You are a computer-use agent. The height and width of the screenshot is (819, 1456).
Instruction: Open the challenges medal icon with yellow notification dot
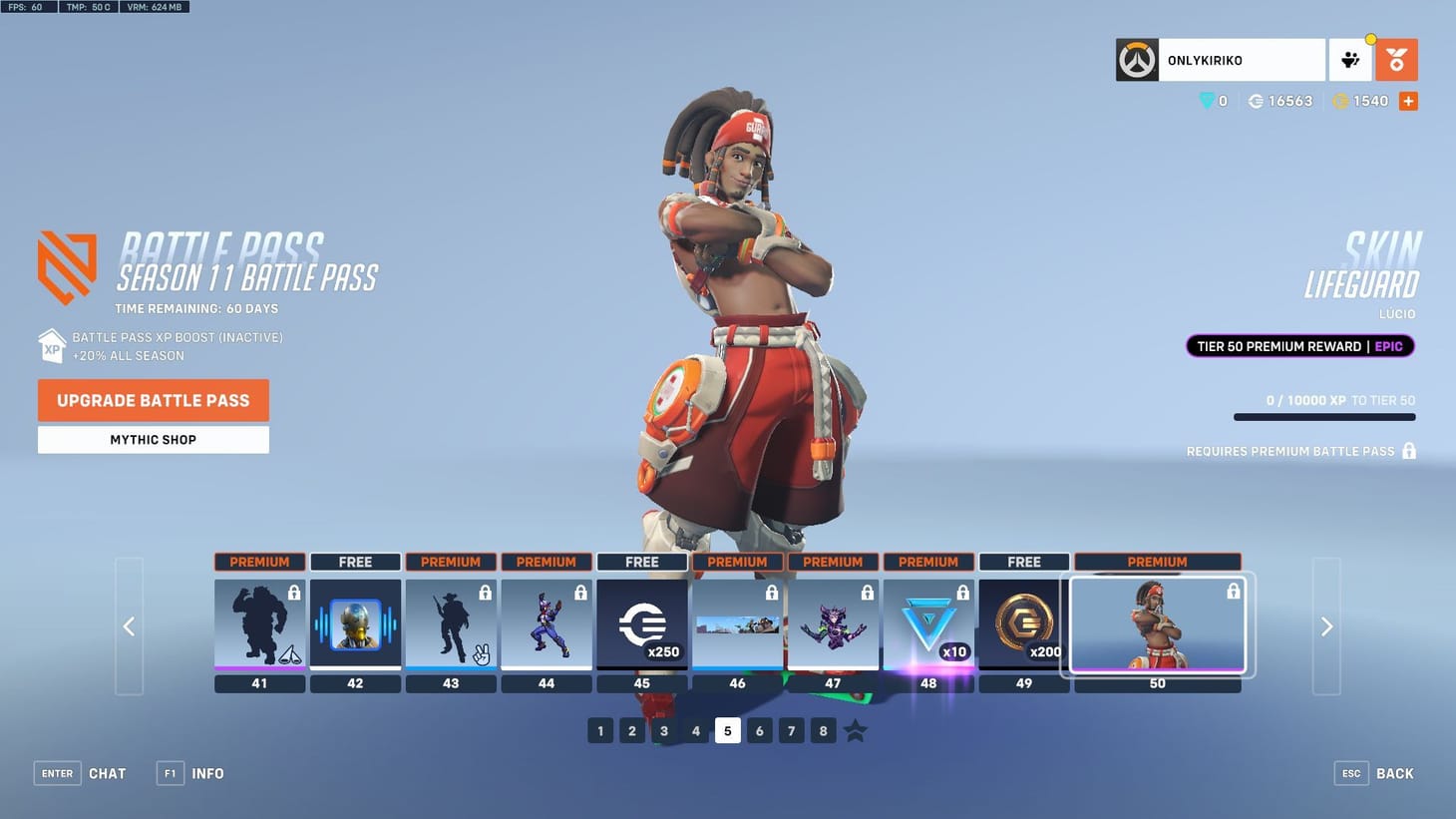pyautogui.click(x=1395, y=60)
